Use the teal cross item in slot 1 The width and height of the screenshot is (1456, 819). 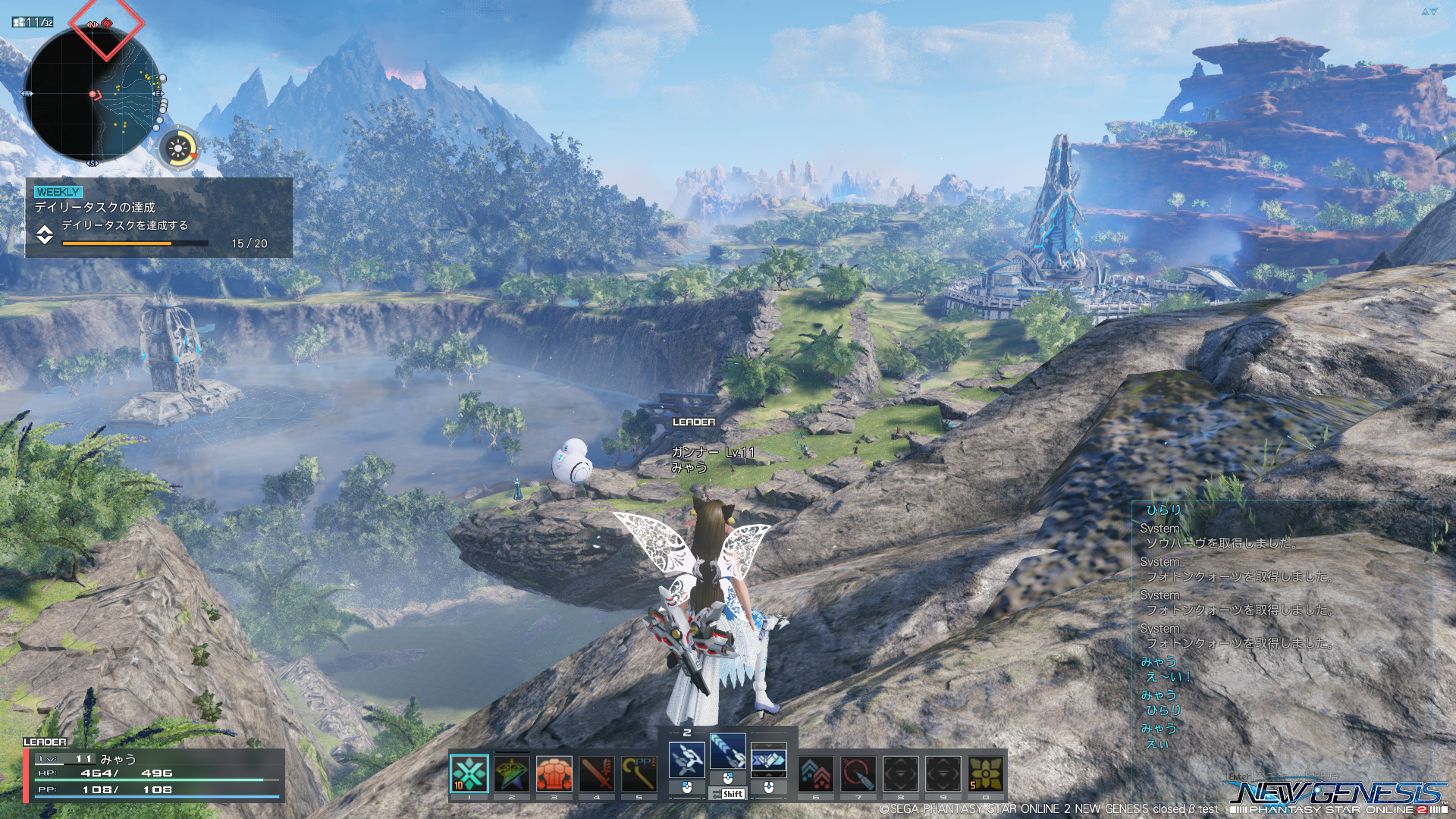pyautogui.click(x=469, y=773)
